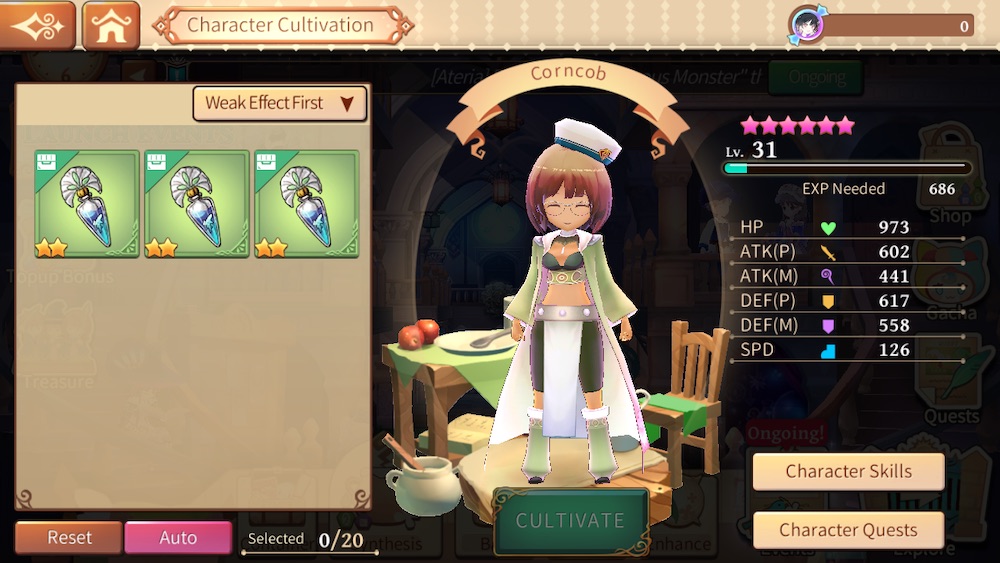Image resolution: width=1000 pixels, height=563 pixels.
Task: Open the Weak Effect First sort dropdown
Action: pos(279,103)
